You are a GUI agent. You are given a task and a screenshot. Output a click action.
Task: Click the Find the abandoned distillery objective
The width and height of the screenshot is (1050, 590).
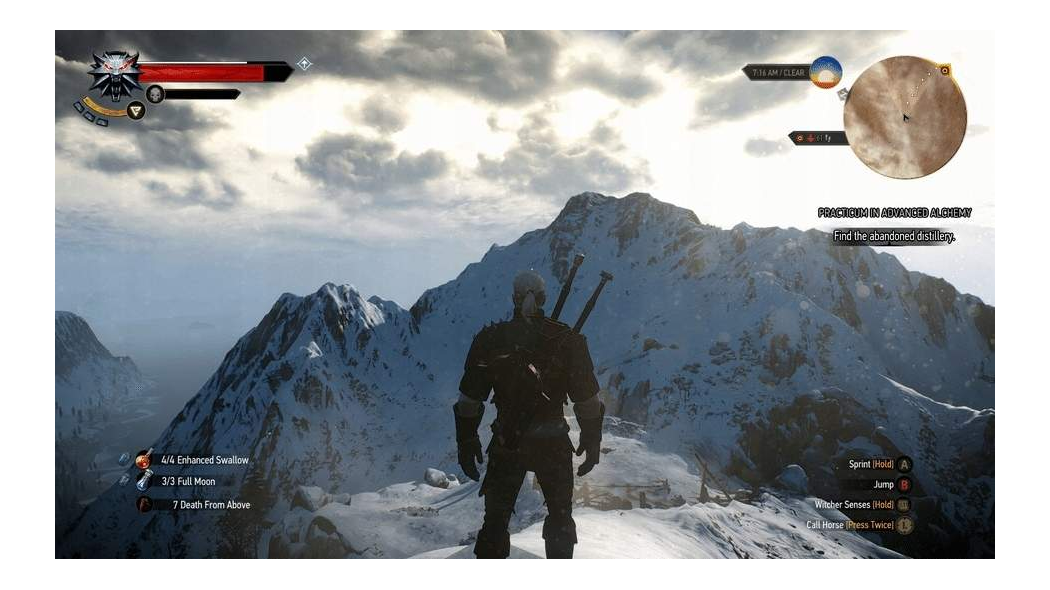coord(894,237)
